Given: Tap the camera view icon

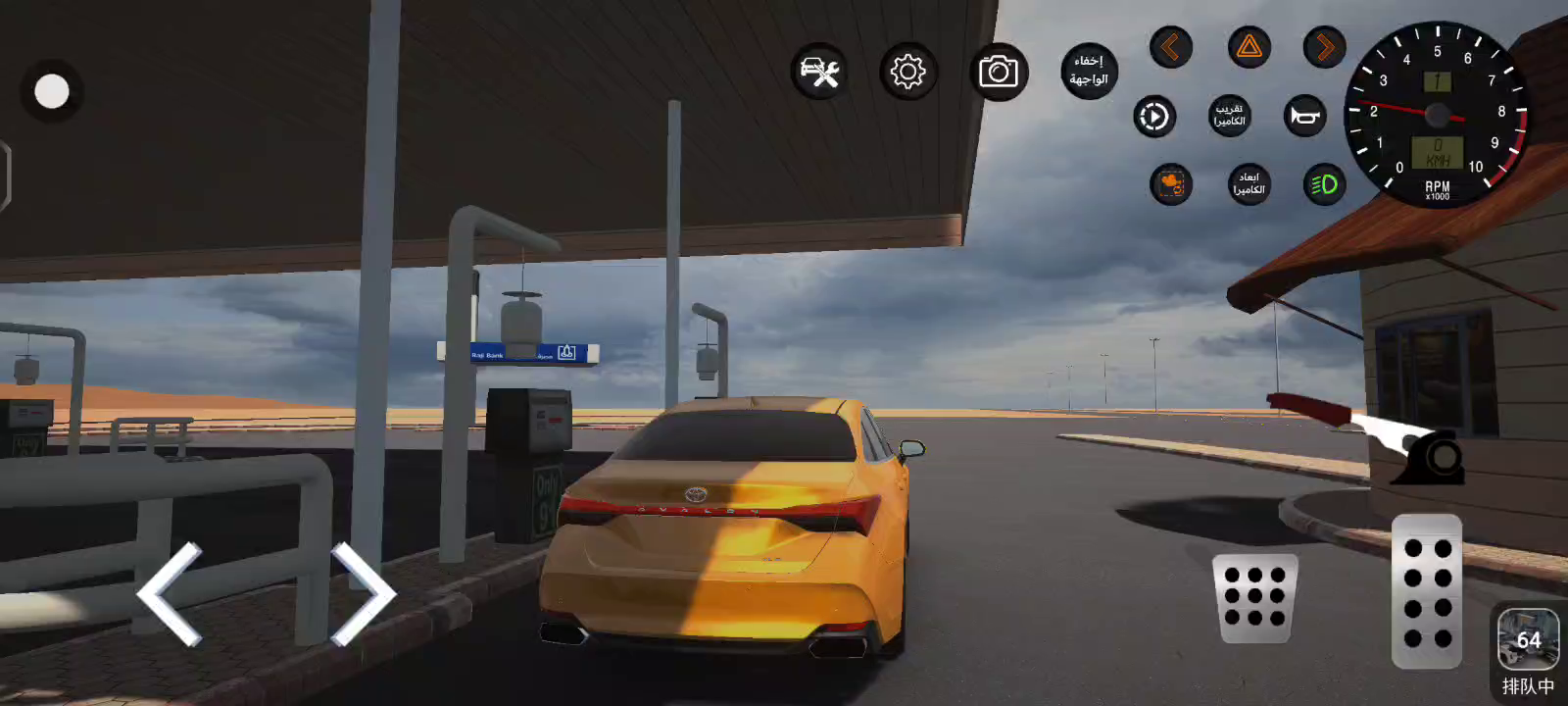Looking at the screenshot, I should 999,72.
